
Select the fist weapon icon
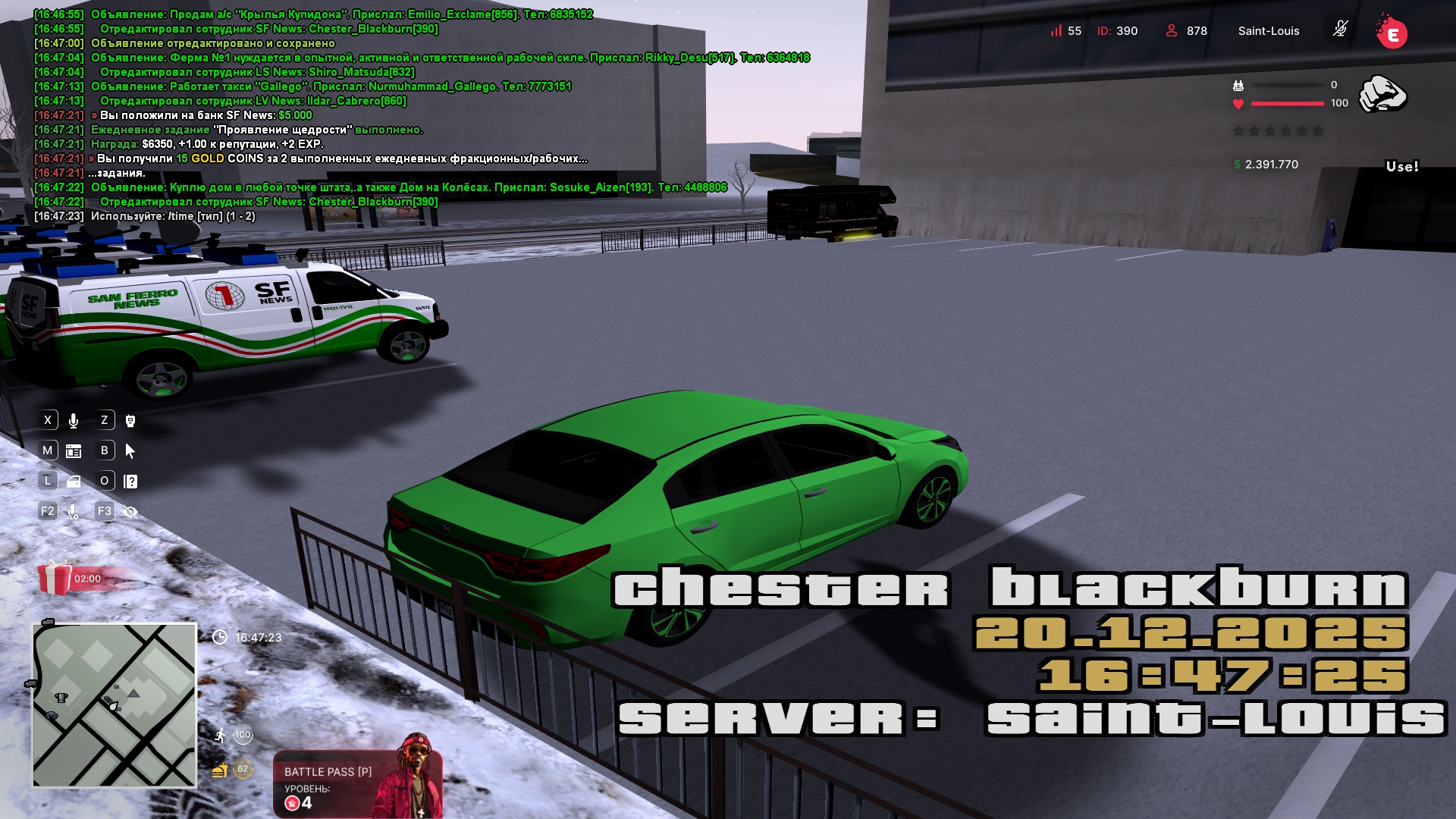click(x=1382, y=95)
